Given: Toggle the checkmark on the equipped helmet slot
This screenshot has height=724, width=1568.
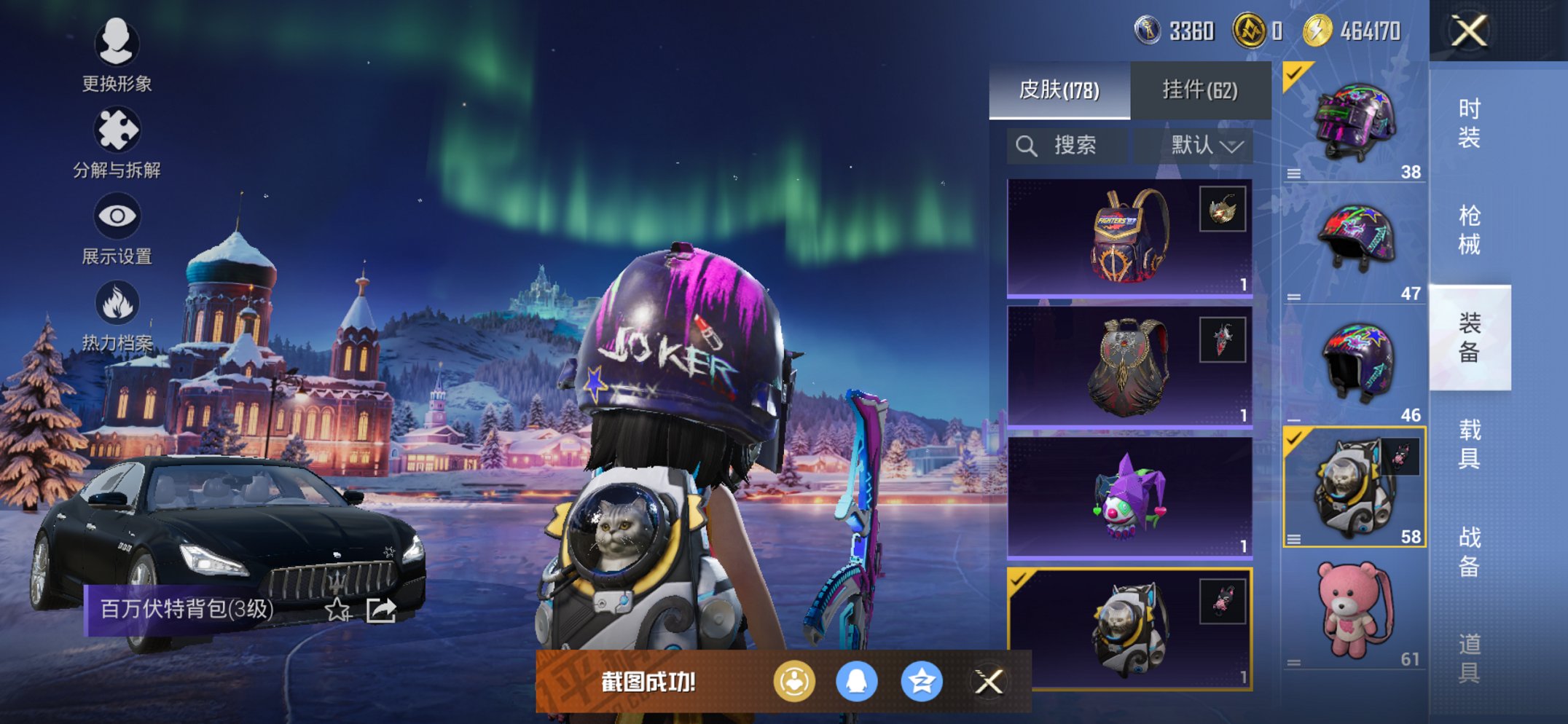Looking at the screenshot, I should click(1293, 73).
